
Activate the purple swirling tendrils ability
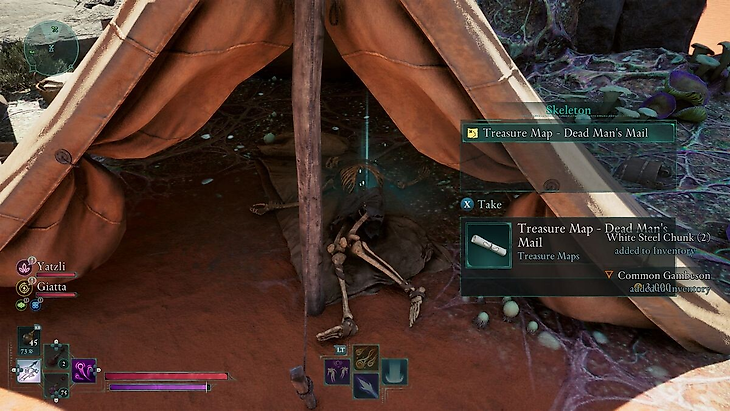(83, 370)
